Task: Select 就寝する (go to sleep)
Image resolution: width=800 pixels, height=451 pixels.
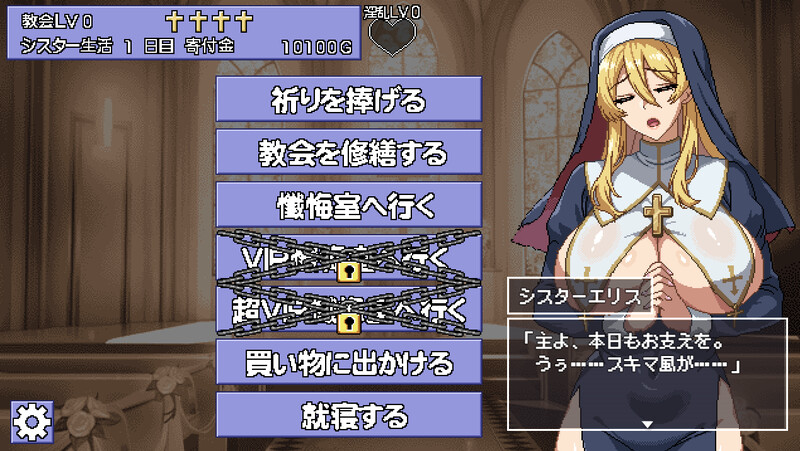Action: click(x=348, y=415)
